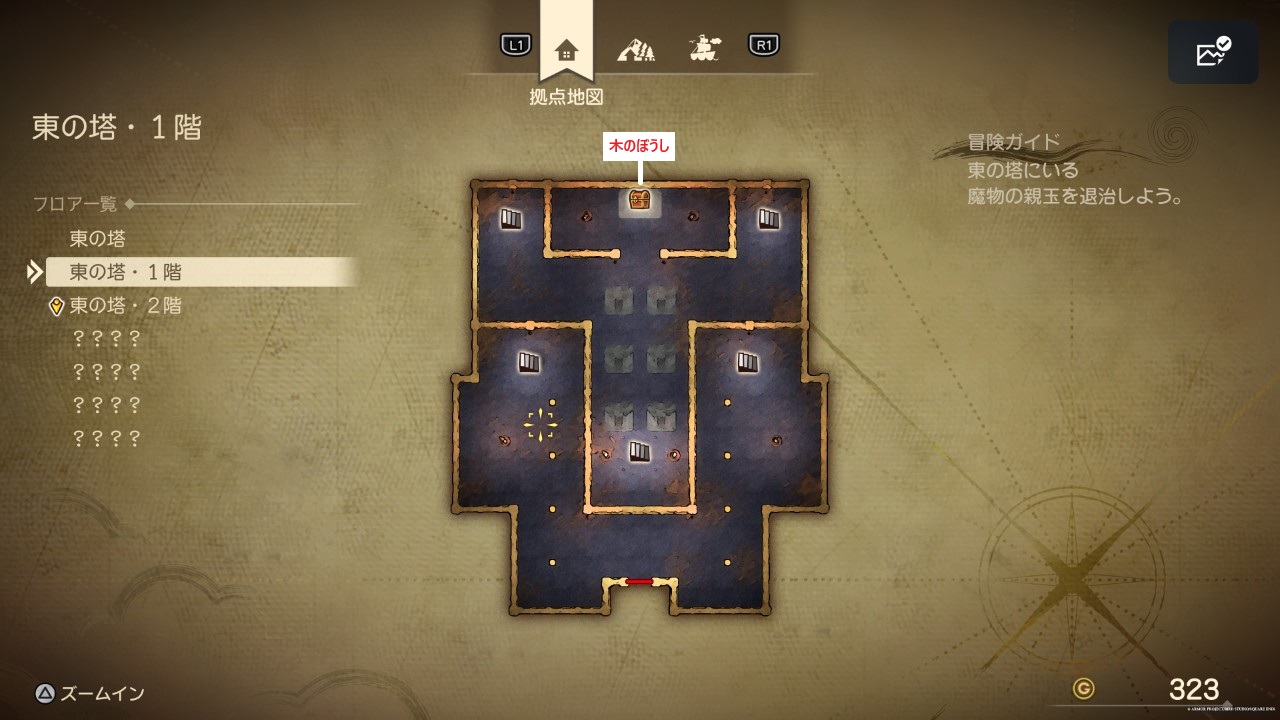Click the red entrance door marker
The height and width of the screenshot is (720, 1280).
639,581
